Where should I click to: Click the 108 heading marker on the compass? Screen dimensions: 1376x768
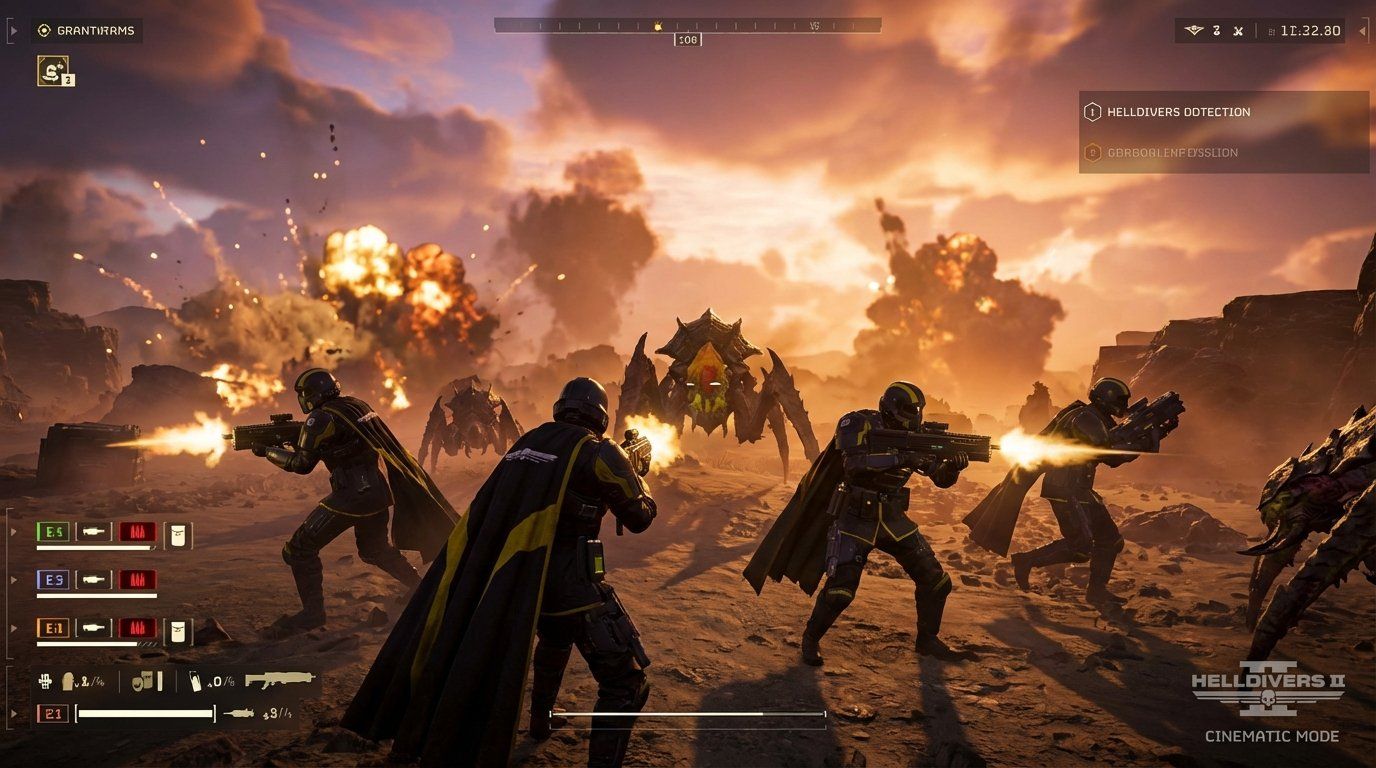(688, 39)
